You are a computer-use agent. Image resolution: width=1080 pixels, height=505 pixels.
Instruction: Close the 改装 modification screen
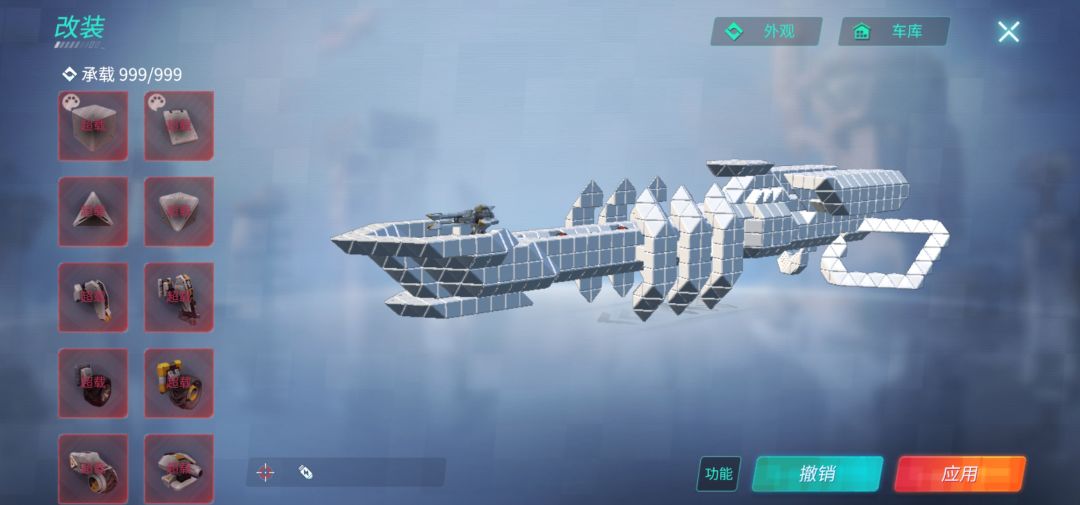click(1008, 32)
